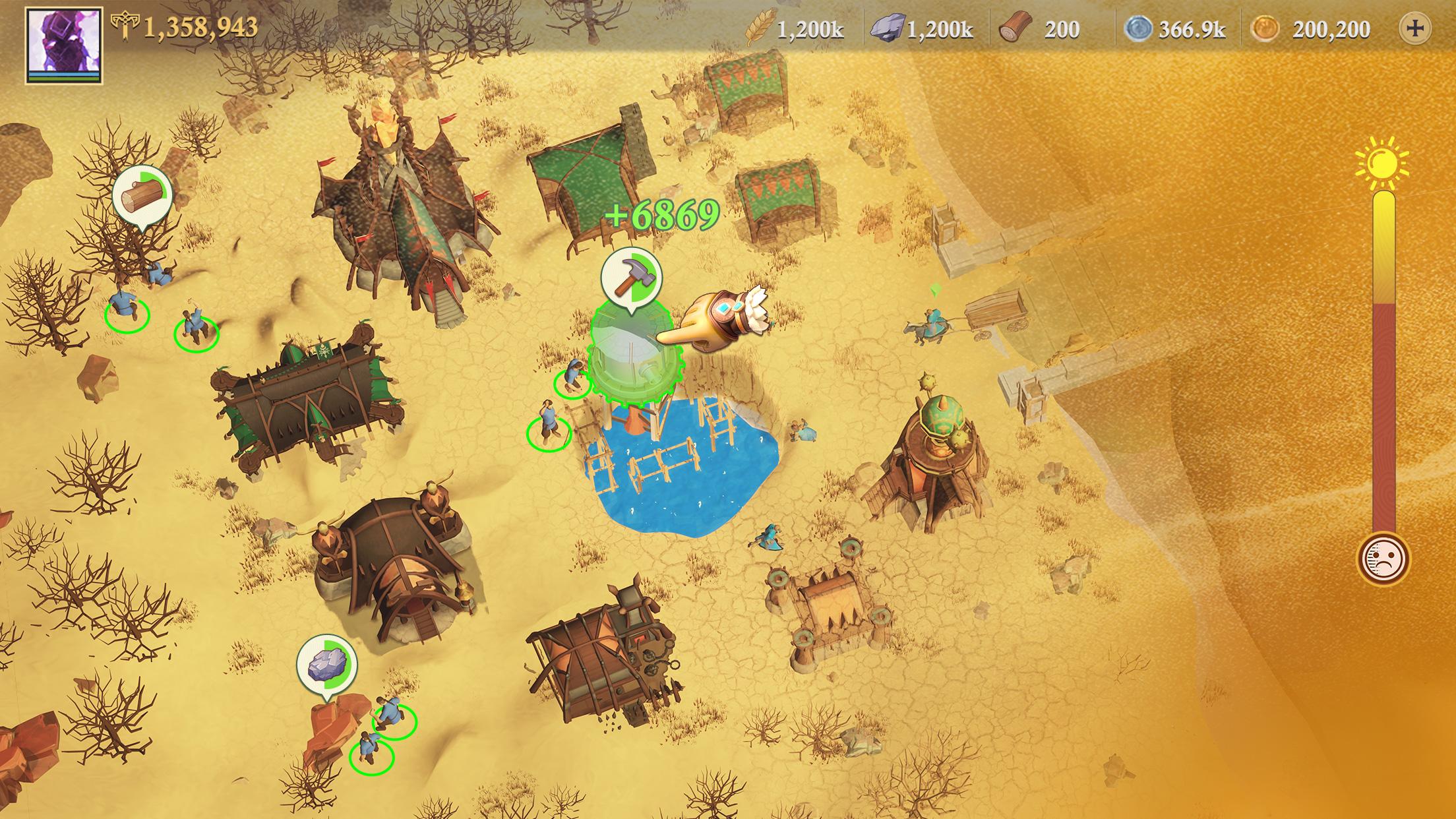
Task: Open the silver coin currency counter
Action: (x=1175, y=30)
